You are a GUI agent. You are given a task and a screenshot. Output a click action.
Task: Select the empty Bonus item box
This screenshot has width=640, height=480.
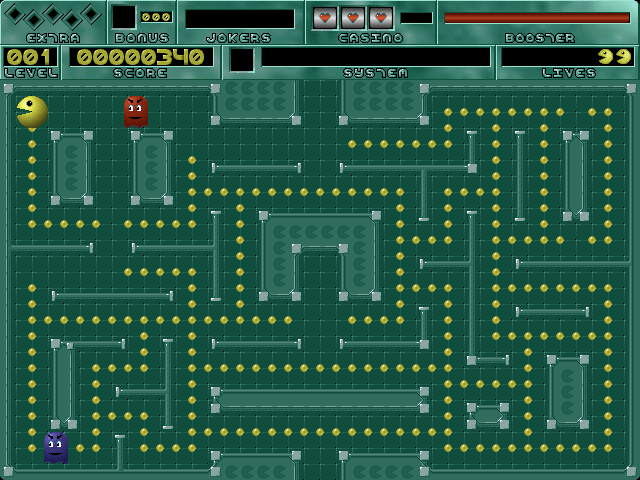coord(124,17)
